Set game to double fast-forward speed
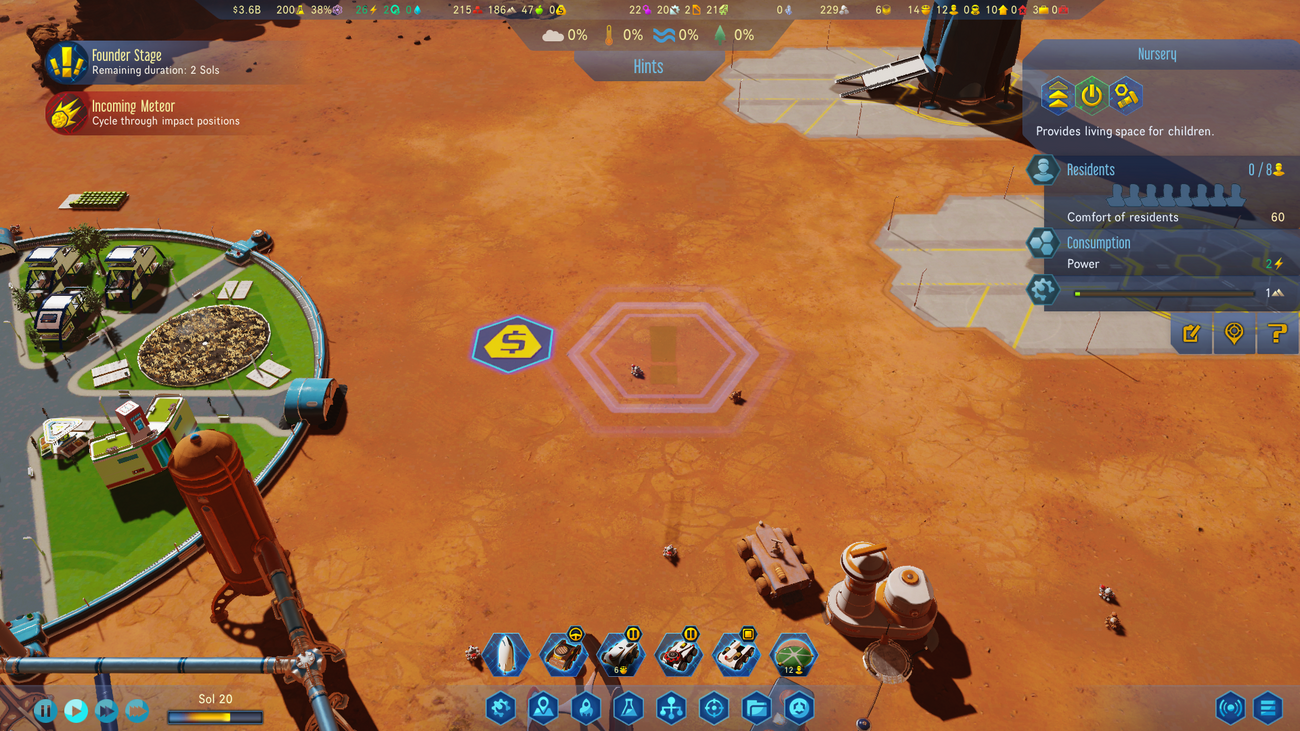Screen dimensions: 1300x731 (106, 711)
